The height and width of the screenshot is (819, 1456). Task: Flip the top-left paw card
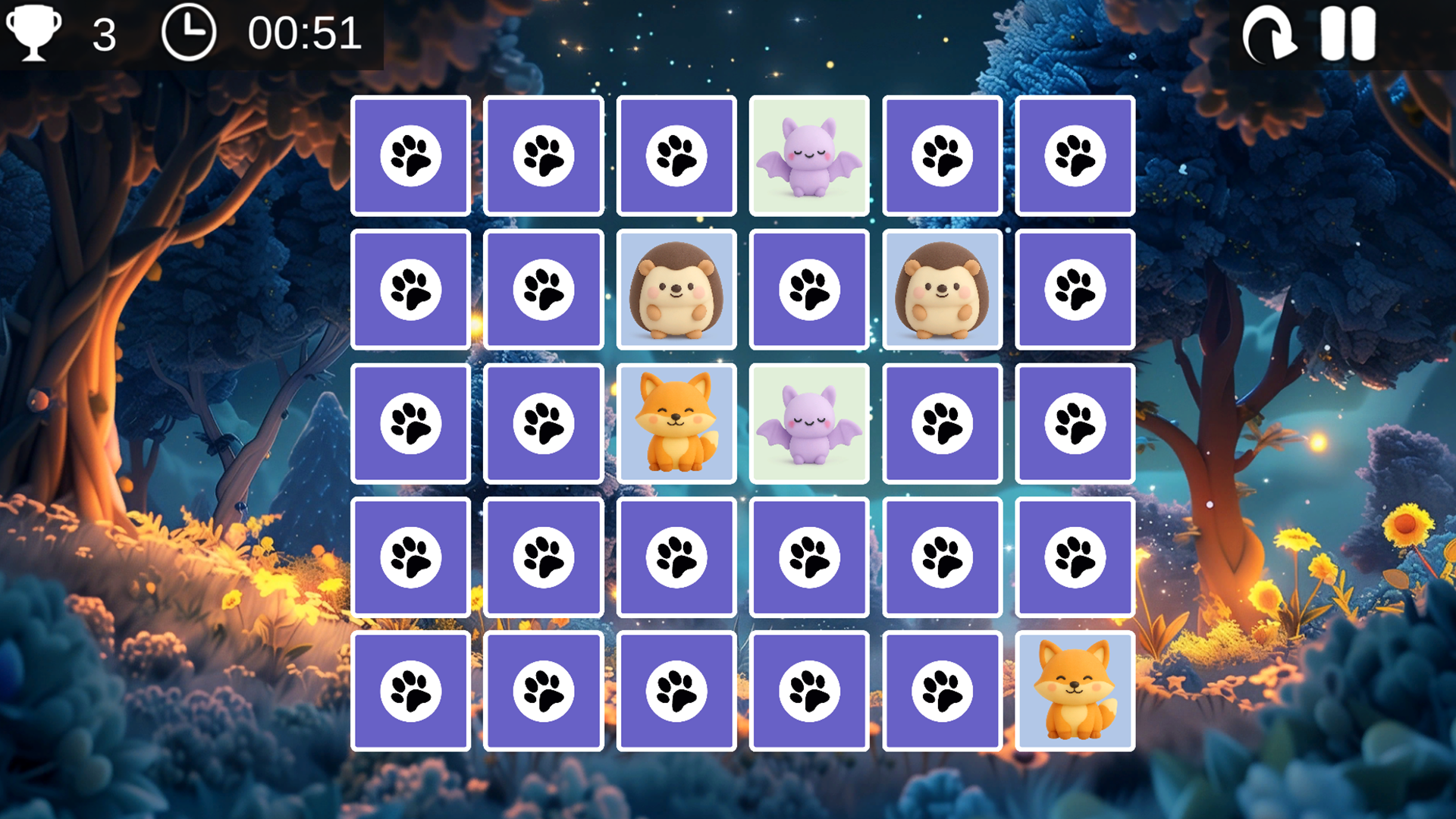coord(410,155)
